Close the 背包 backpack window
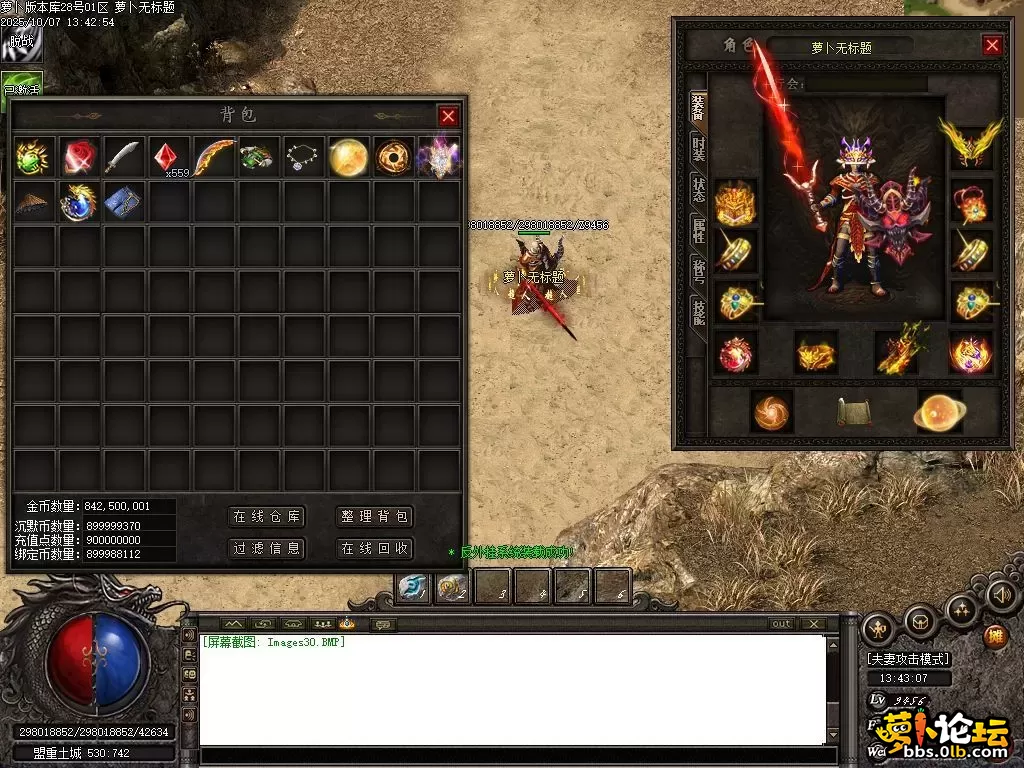This screenshot has width=1024, height=768. [448, 116]
